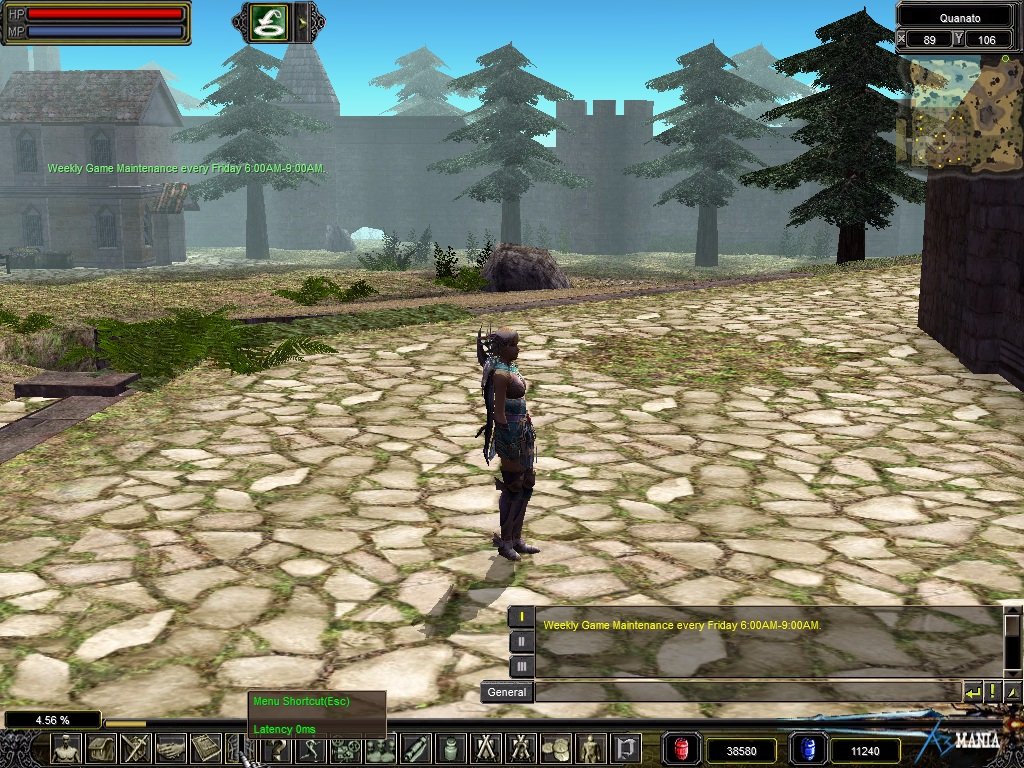1024x768 pixels.
Task: Click the flag banner icon
Action: click(626, 748)
